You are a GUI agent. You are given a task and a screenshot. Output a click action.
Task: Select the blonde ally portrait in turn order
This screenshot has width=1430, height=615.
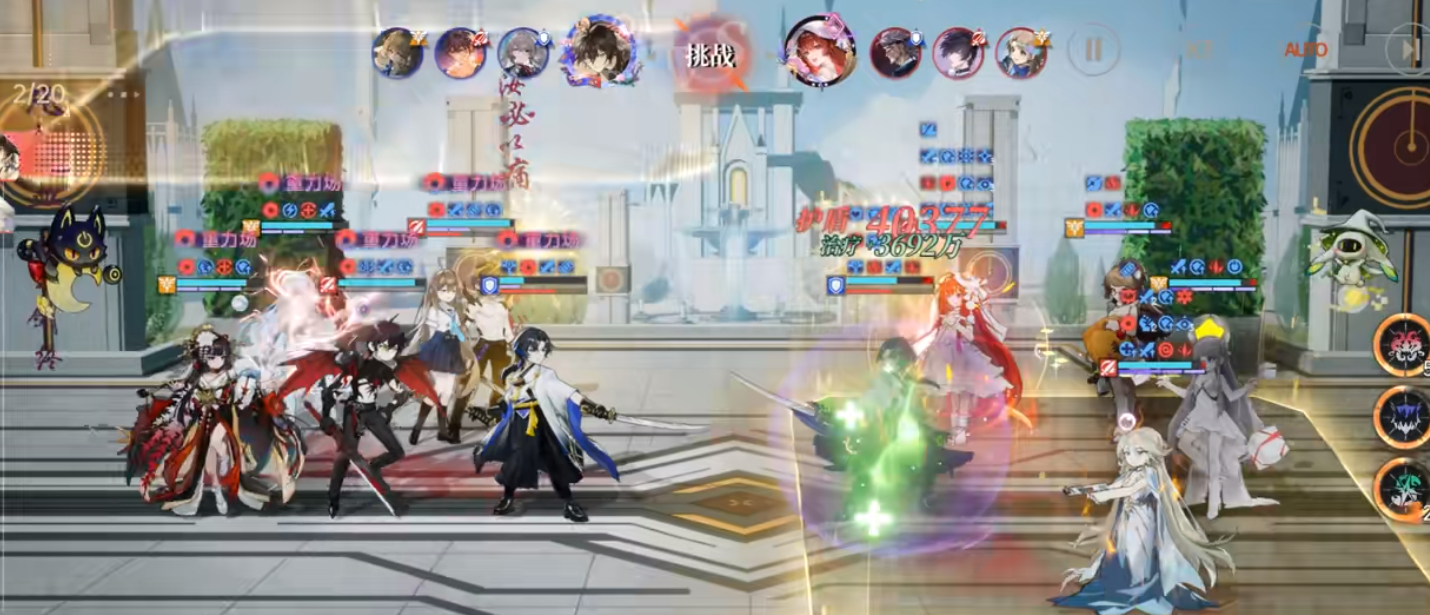tap(397, 52)
